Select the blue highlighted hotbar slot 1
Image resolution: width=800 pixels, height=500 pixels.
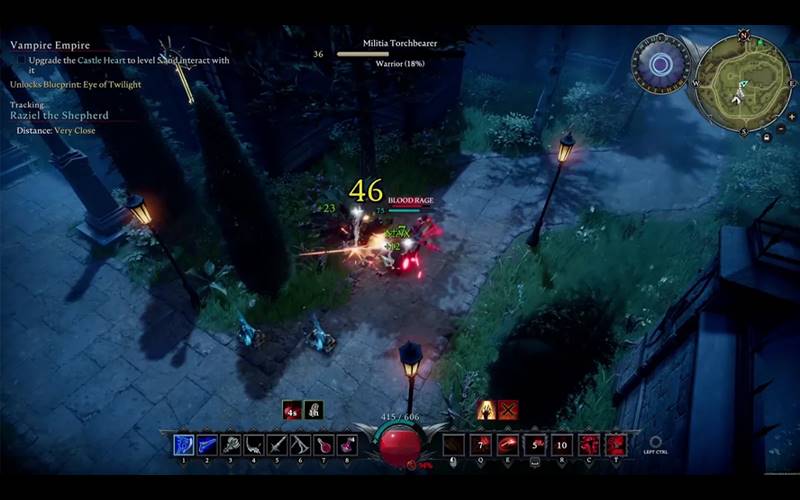click(x=184, y=445)
